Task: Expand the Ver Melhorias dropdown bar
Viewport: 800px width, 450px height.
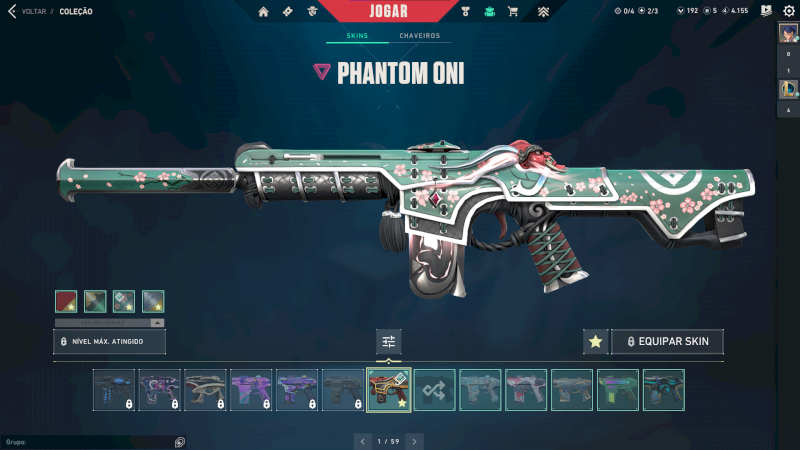Action: pos(110,323)
